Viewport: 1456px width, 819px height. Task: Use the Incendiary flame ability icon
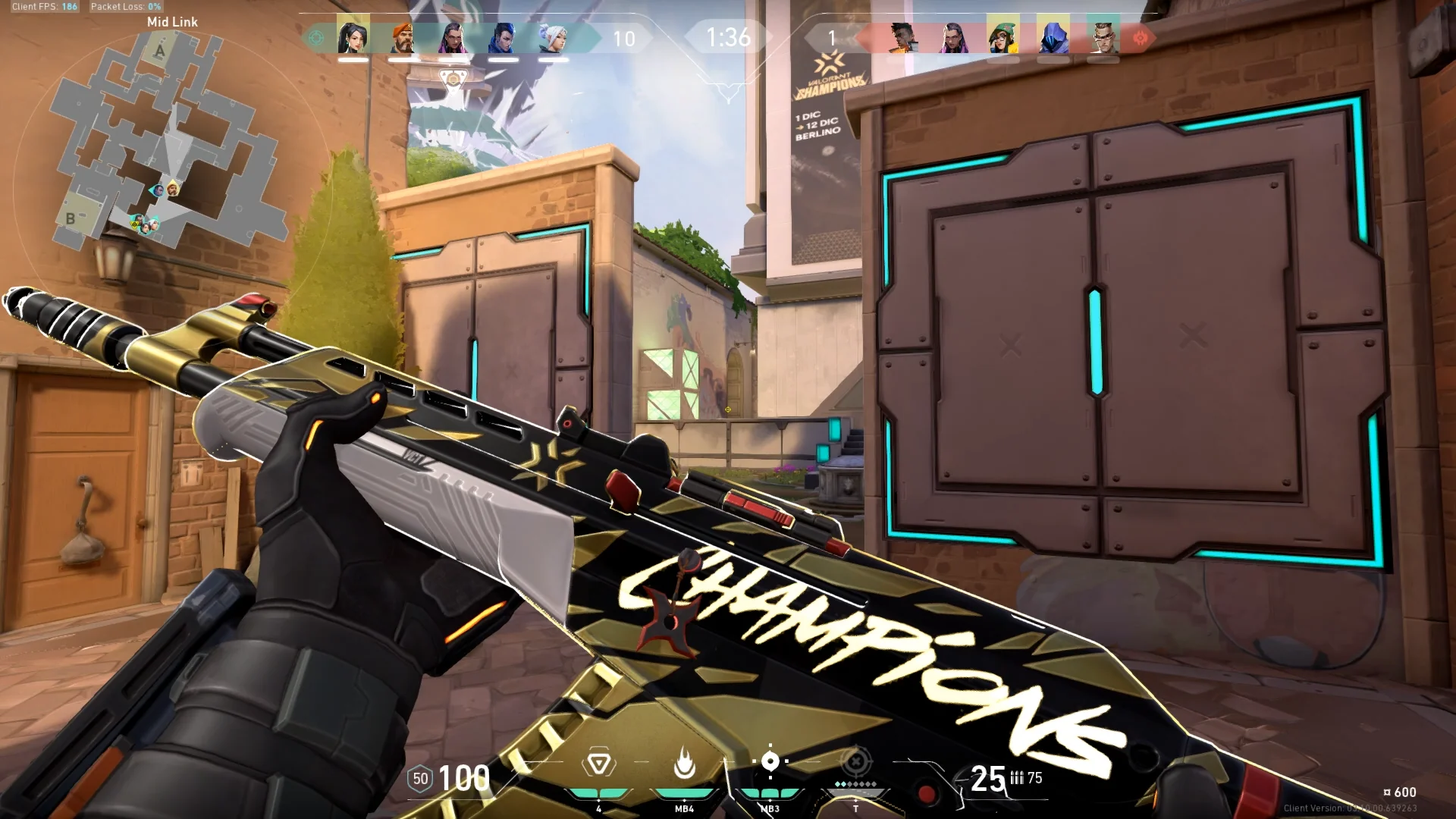684,763
